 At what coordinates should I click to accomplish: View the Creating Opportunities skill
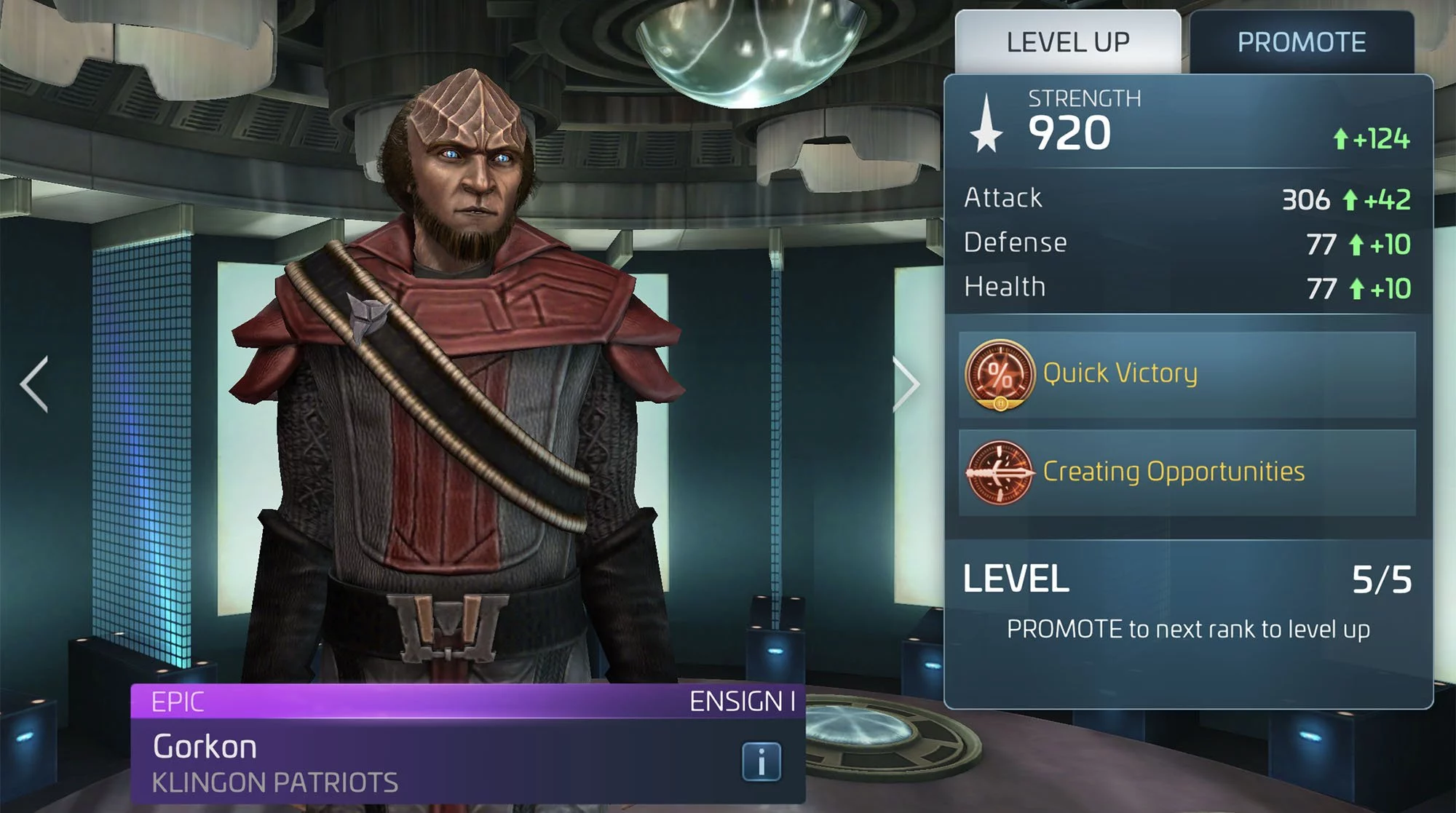(1187, 472)
